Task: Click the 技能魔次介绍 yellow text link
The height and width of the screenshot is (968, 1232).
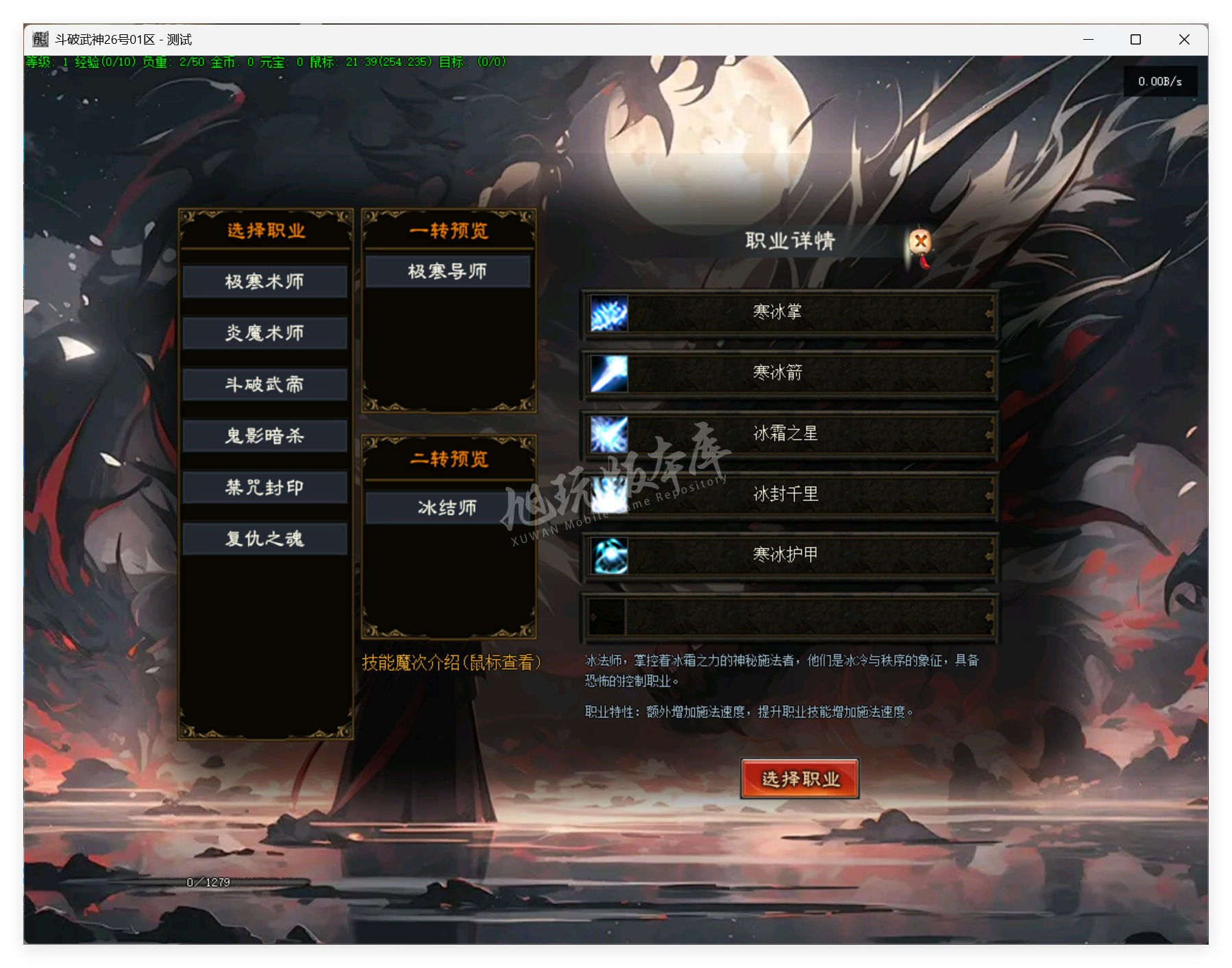Action: pyautogui.click(x=452, y=663)
